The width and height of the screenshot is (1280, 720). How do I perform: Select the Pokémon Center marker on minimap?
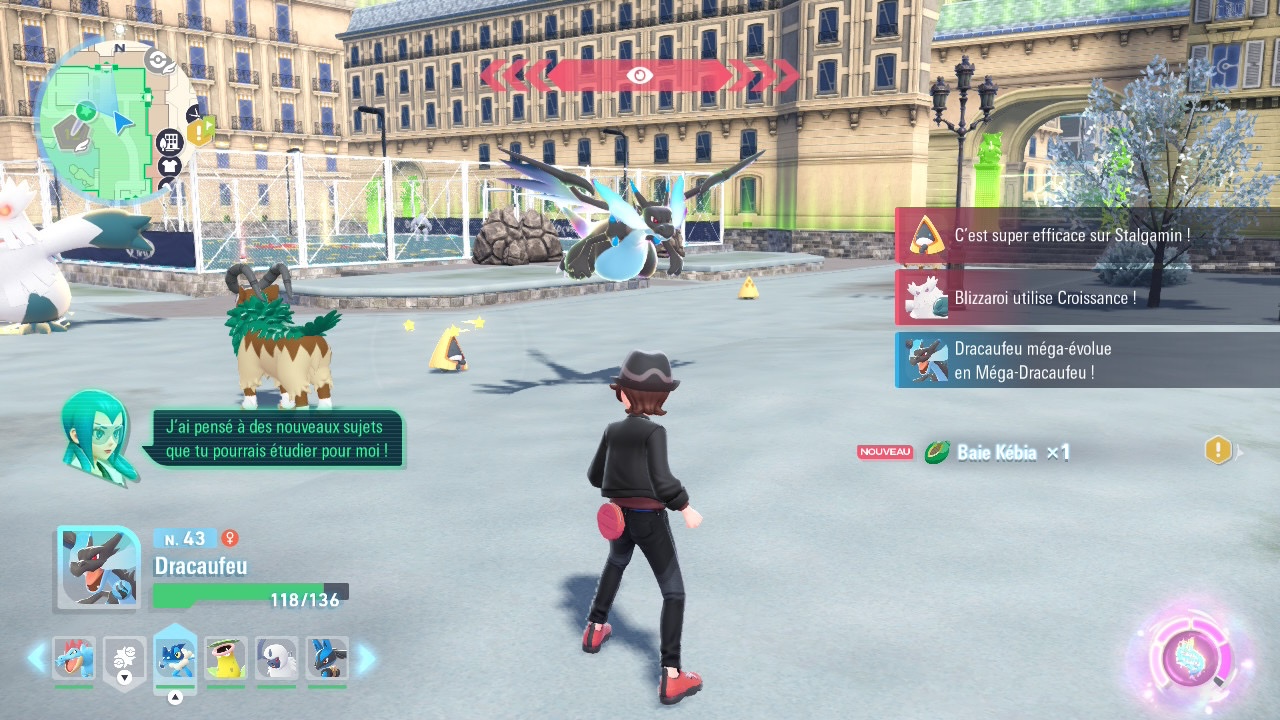[157, 61]
